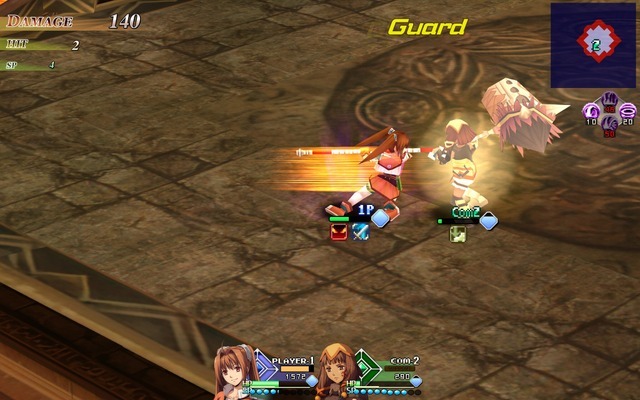Viewport: 640px width, 400px height.
Task: Use the top purple claw skill
Action: 609,98
